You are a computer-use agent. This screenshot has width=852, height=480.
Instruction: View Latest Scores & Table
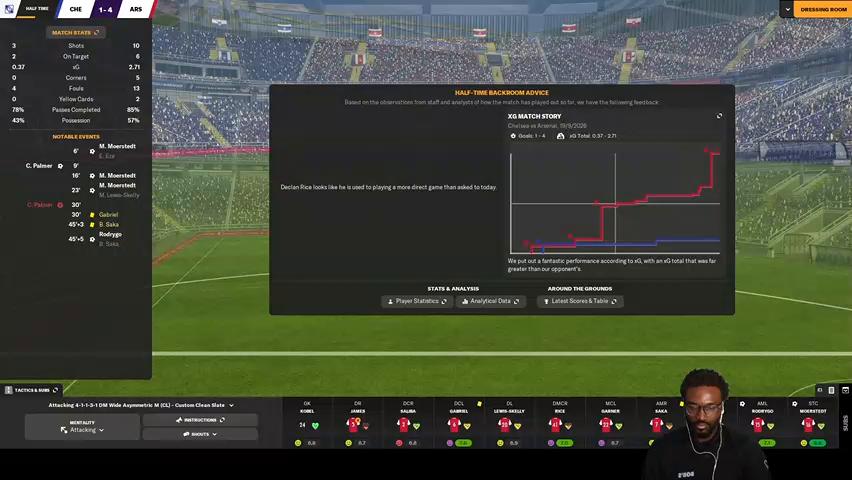[580, 301]
